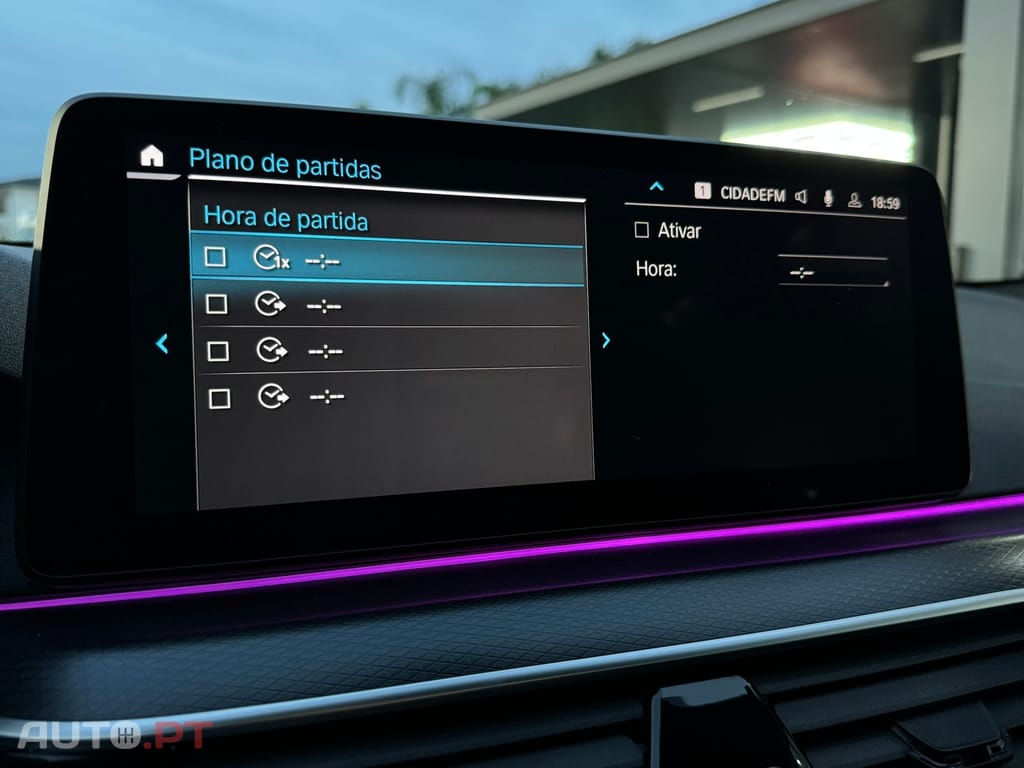Activate the microphone voice icon
The height and width of the screenshot is (768, 1024).
tap(828, 198)
